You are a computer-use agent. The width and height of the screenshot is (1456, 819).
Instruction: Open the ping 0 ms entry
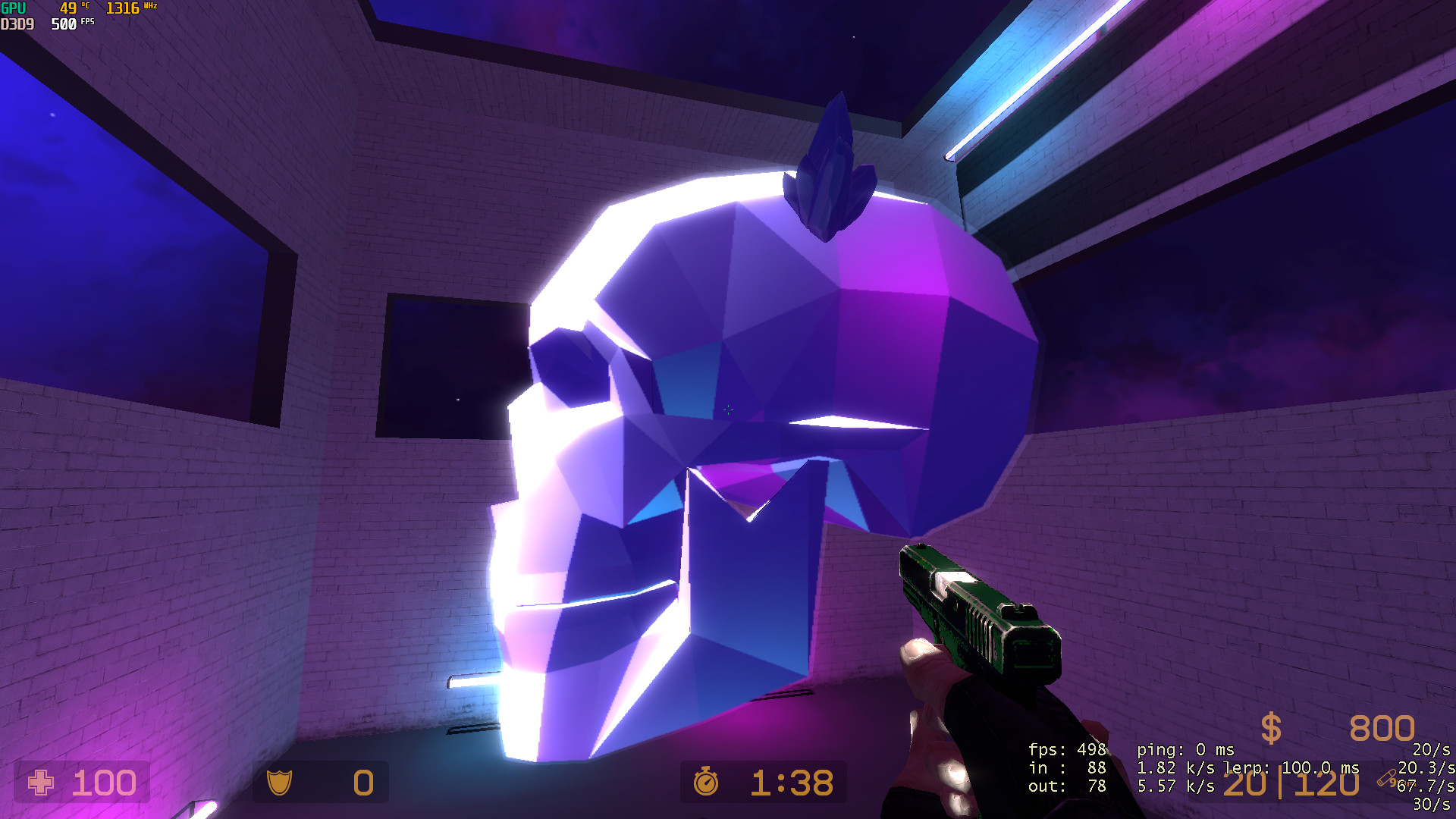point(1187,749)
